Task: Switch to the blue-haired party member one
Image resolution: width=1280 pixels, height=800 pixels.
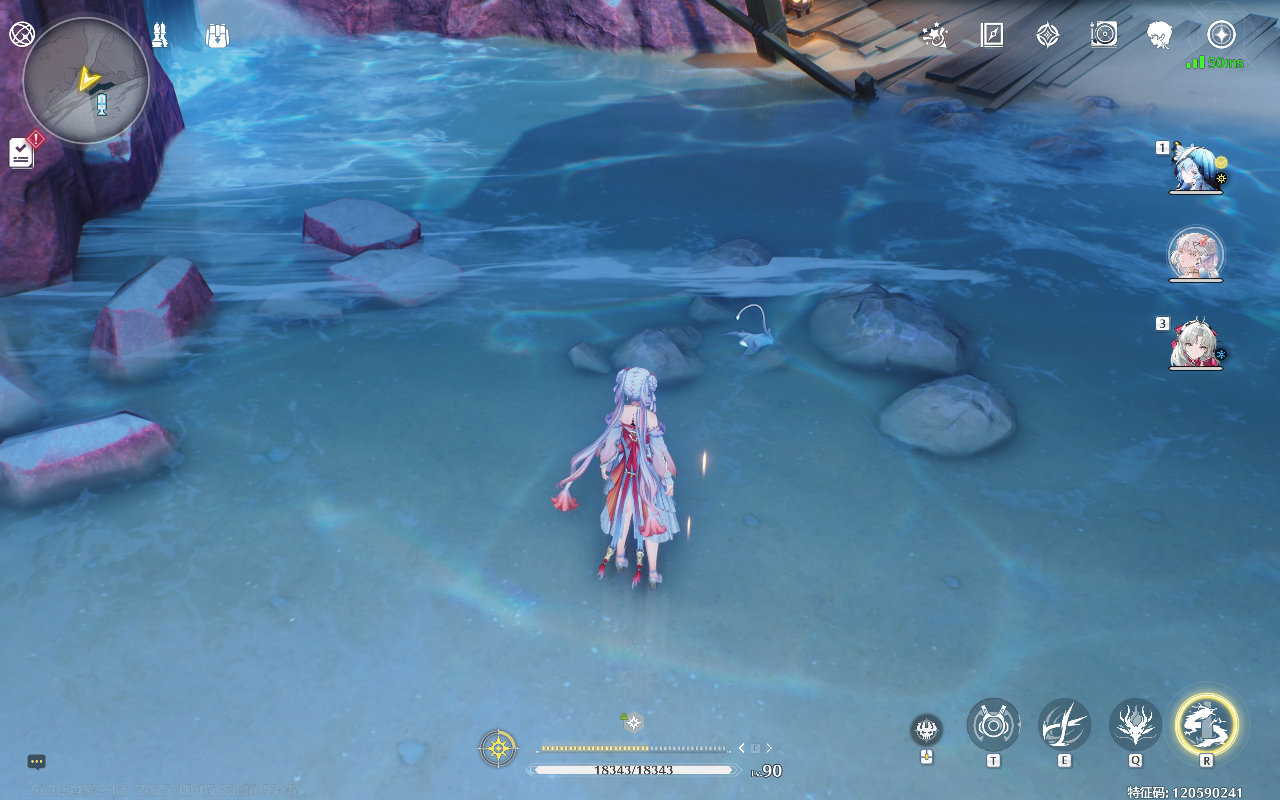Action: [1196, 167]
